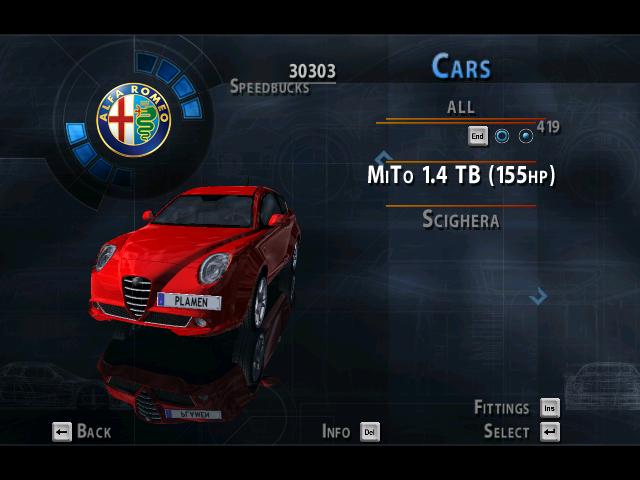The width and height of the screenshot is (640, 480).
Task: Go back using the Back button
Action: pos(82,432)
